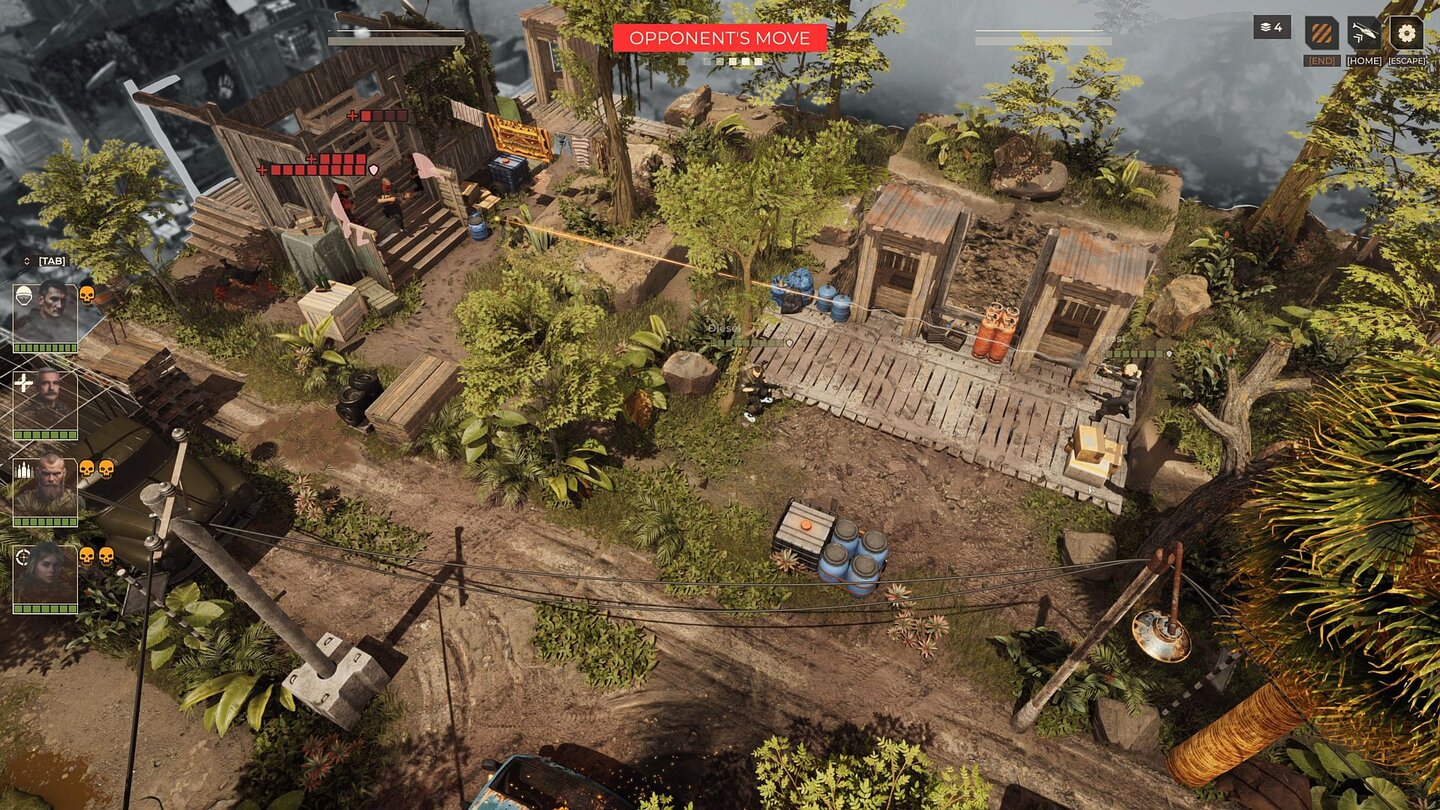Click the hazard-striped End Turn icon
The width and height of the screenshot is (1440, 810).
coord(1321,30)
